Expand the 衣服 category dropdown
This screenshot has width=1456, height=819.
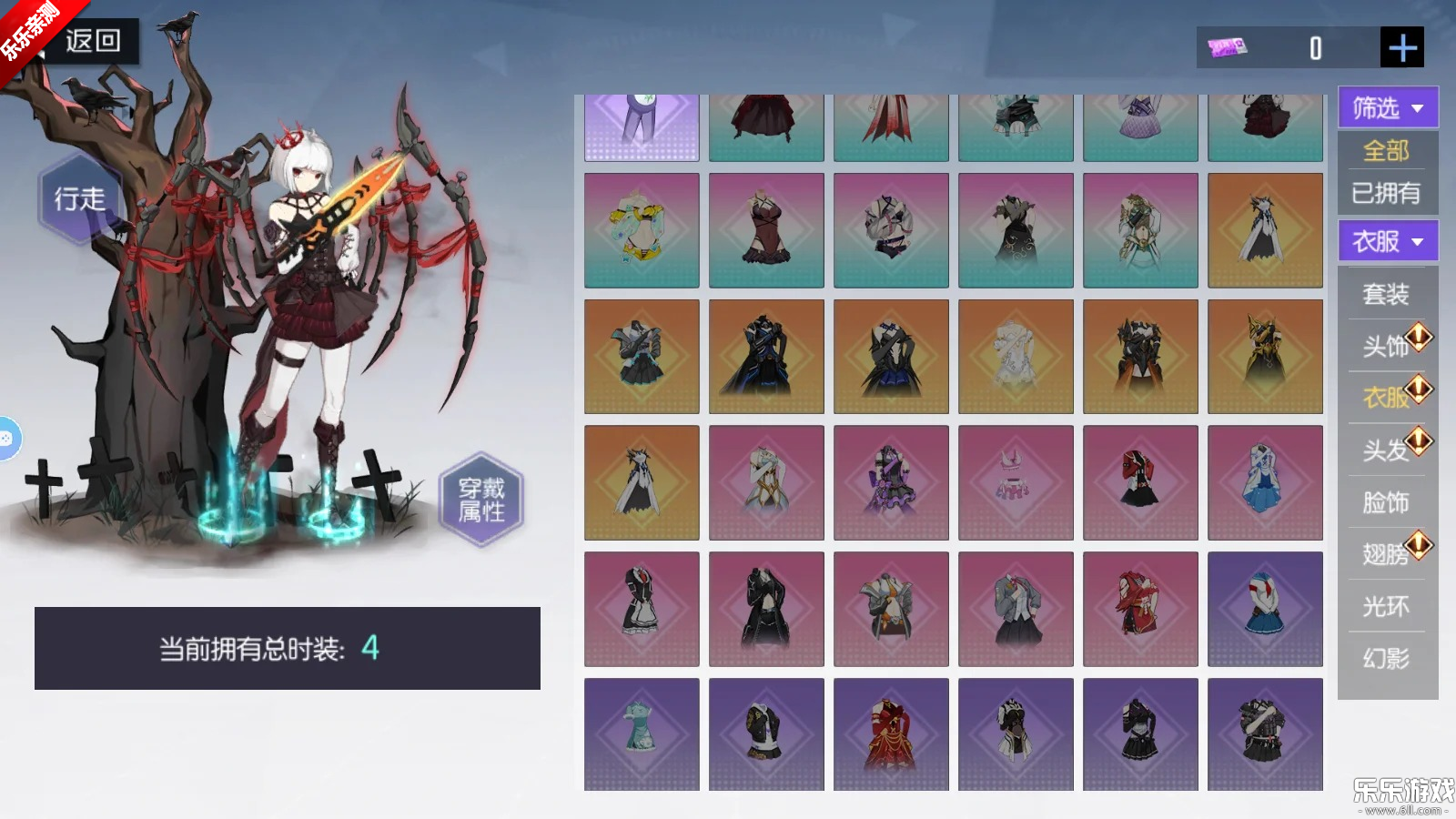tap(1387, 242)
